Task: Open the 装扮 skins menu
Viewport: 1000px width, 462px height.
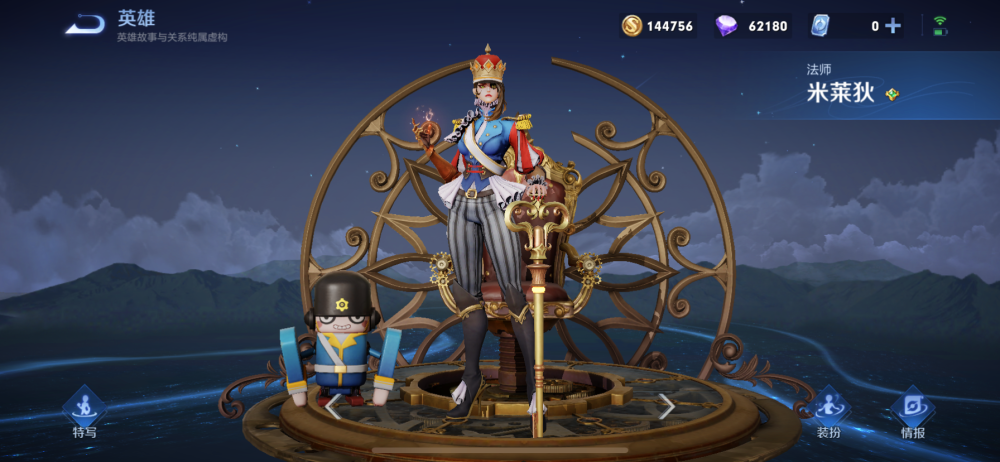Action: (x=828, y=412)
